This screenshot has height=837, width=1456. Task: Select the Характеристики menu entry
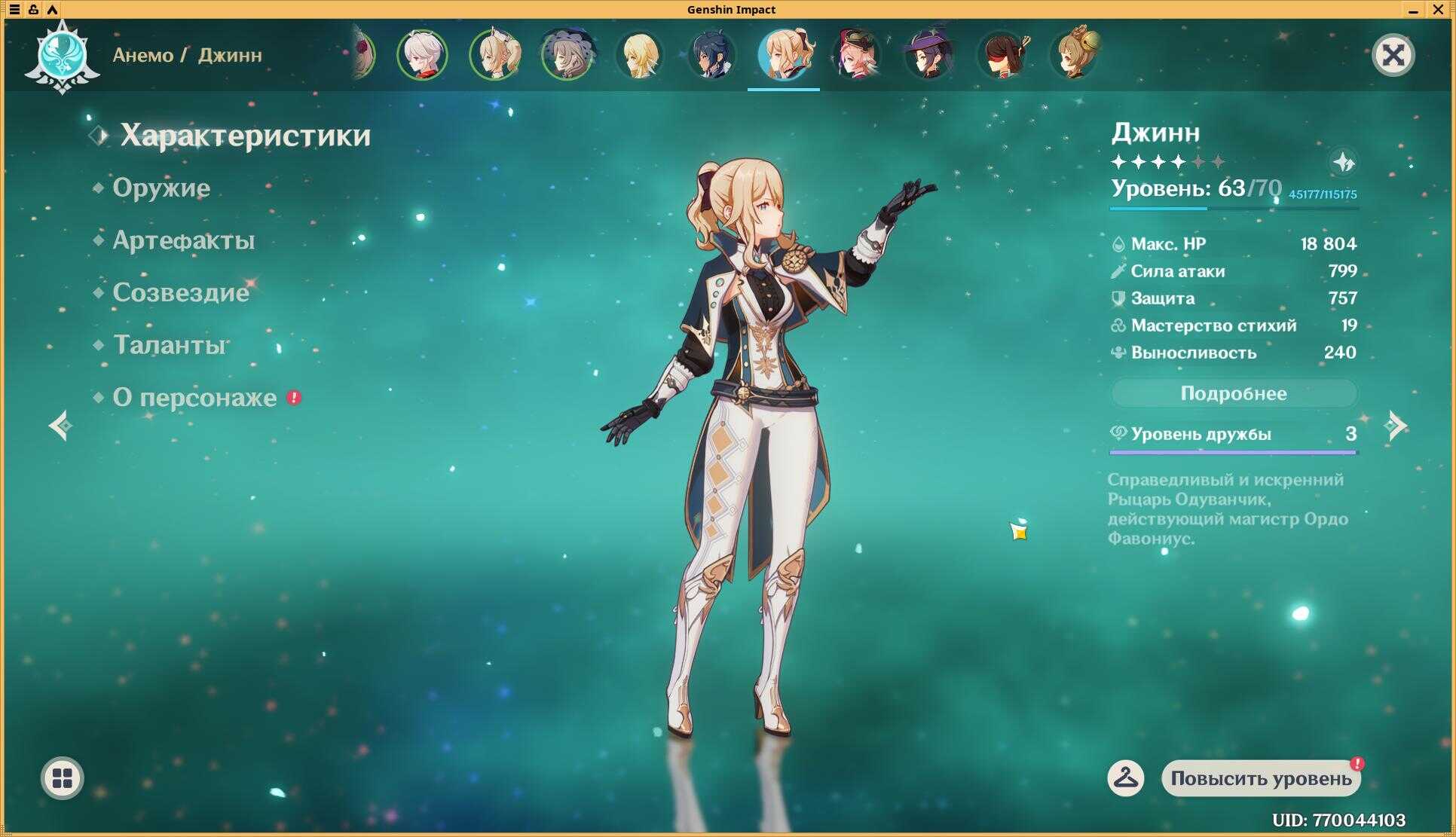pos(245,136)
